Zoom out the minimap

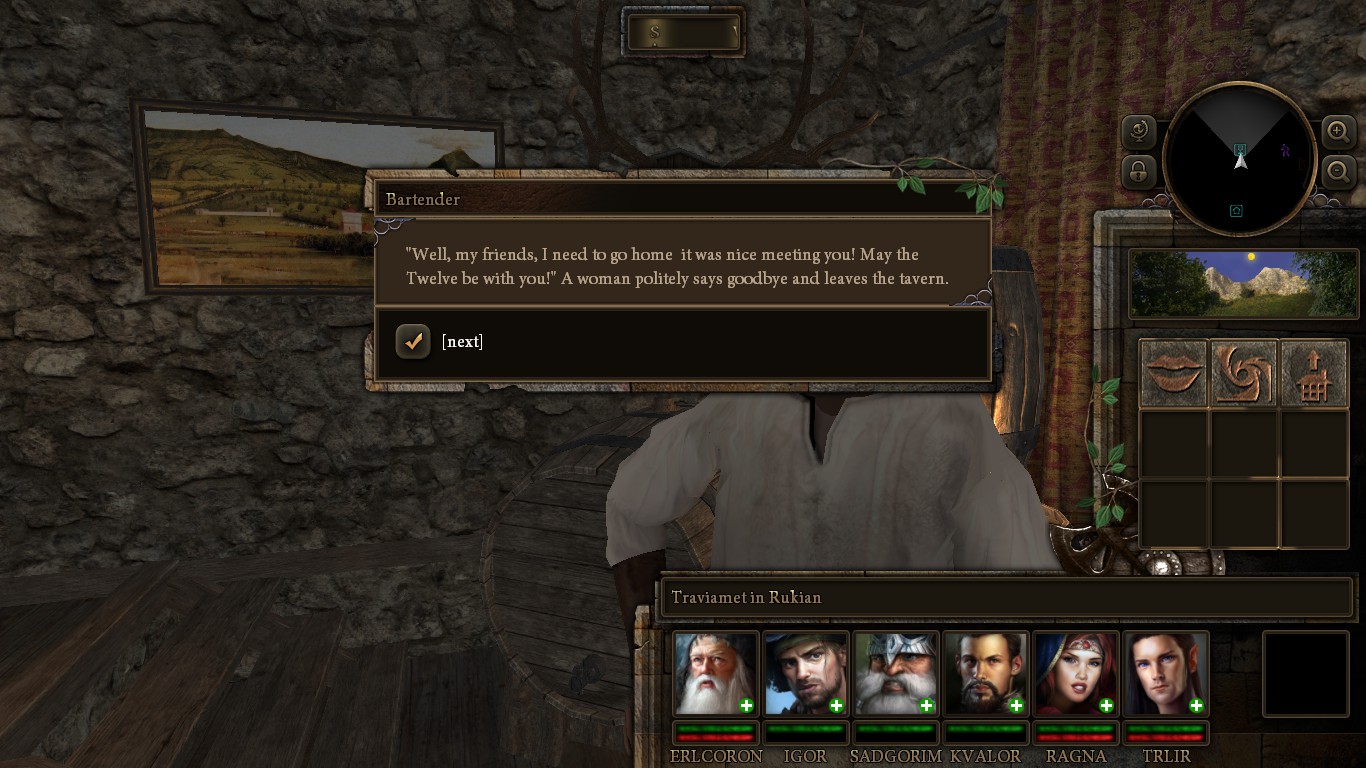click(x=1338, y=171)
